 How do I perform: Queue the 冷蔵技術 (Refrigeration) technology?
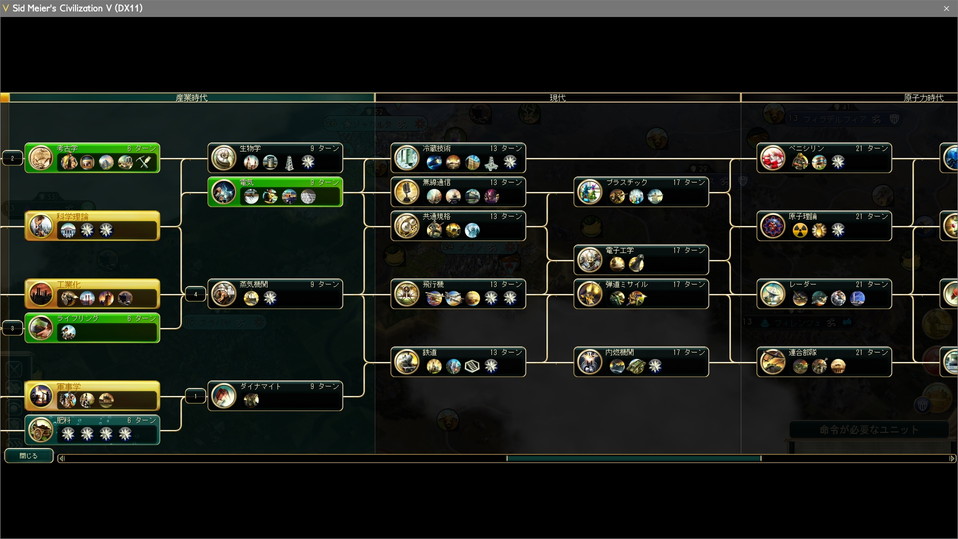click(458, 158)
